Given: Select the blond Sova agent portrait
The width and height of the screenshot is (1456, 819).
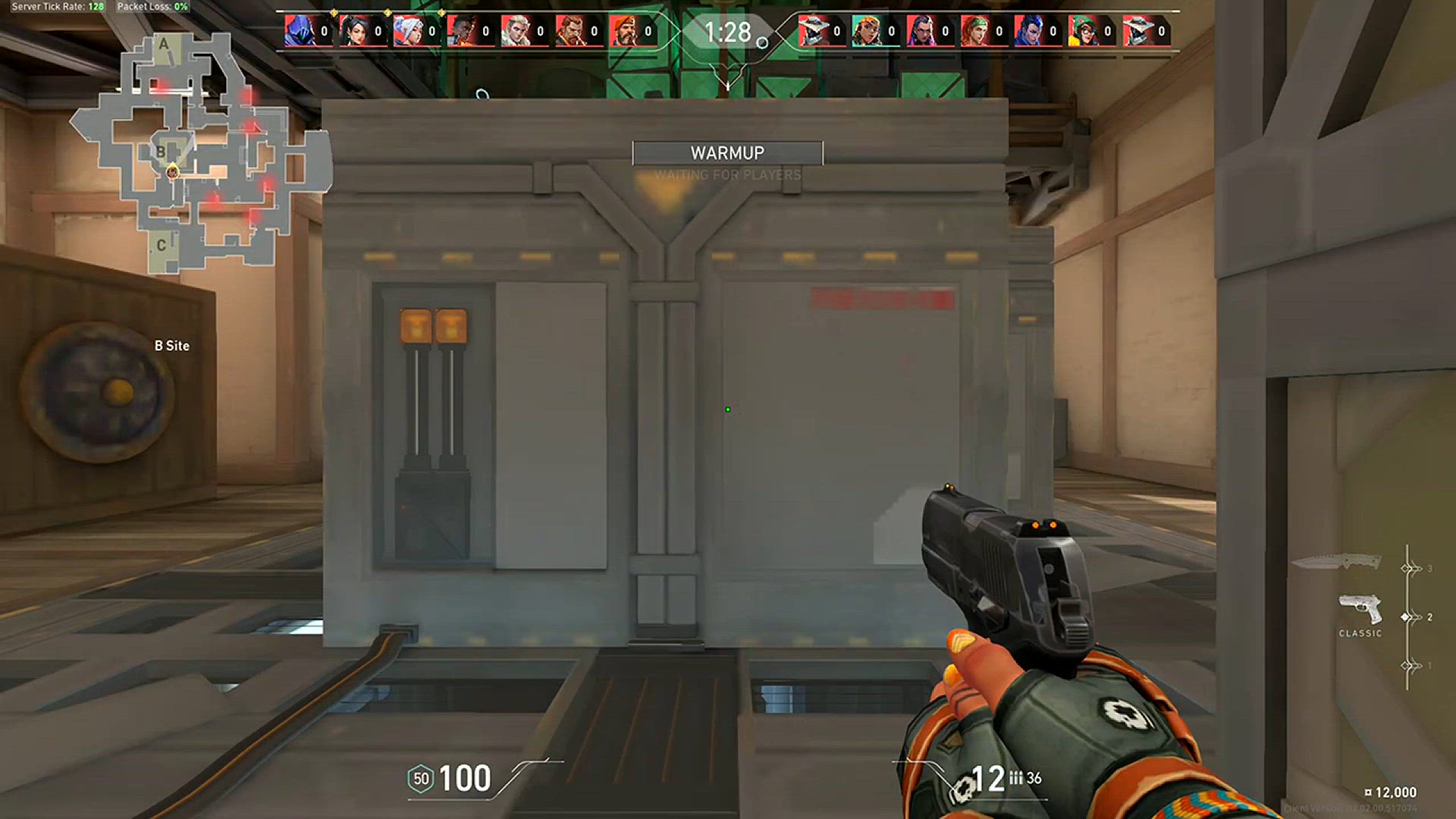Looking at the screenshot, I should (515, 31).
